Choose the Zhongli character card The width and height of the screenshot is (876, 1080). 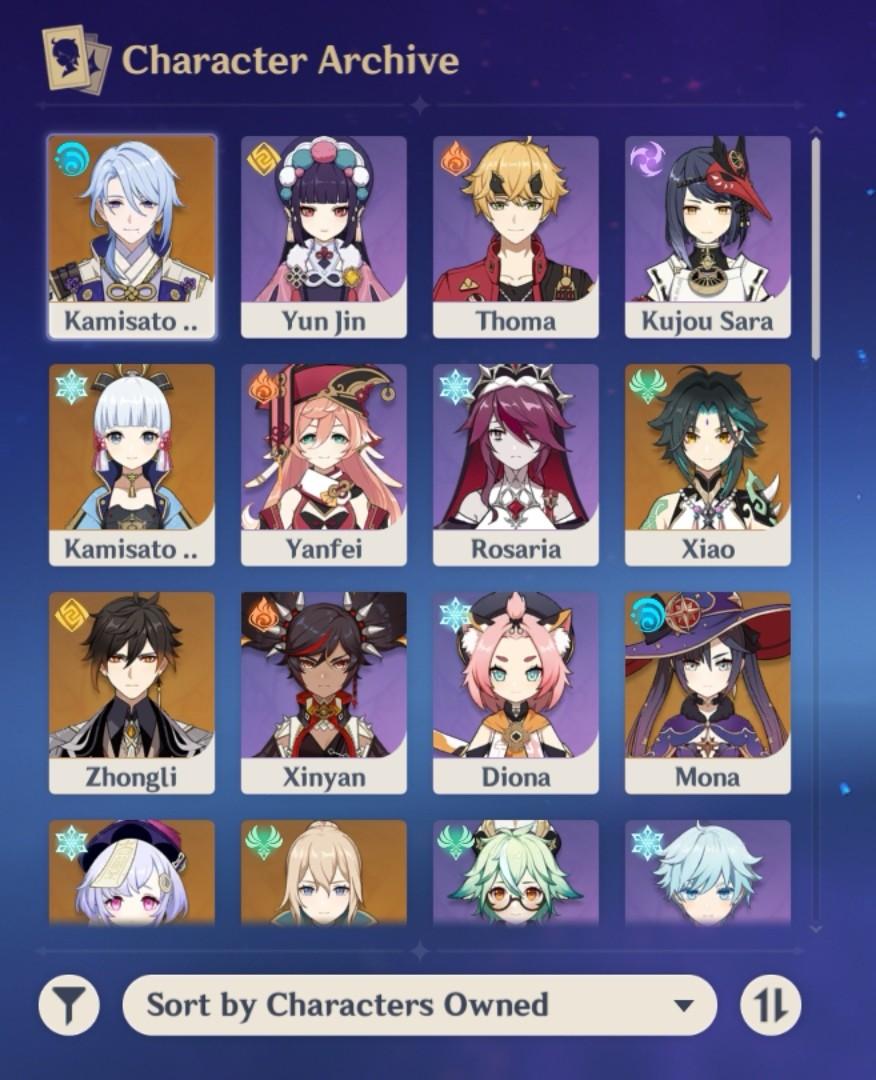click(131, 692)
